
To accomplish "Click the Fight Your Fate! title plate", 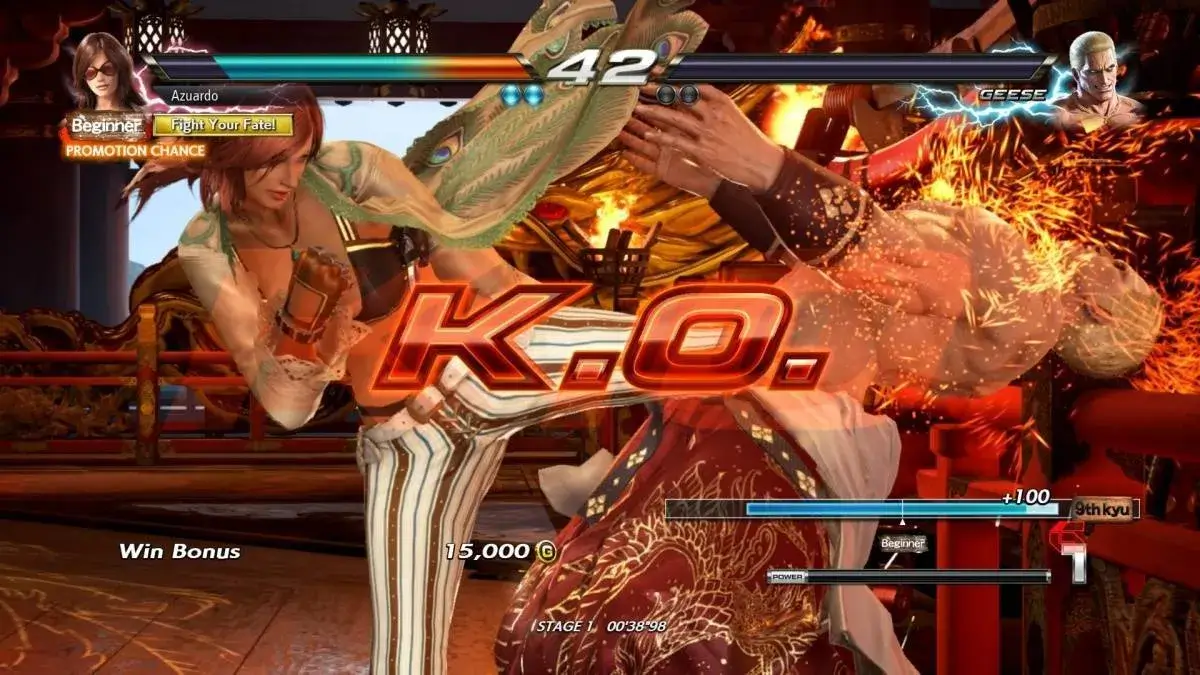I will [x=223, y=126].
